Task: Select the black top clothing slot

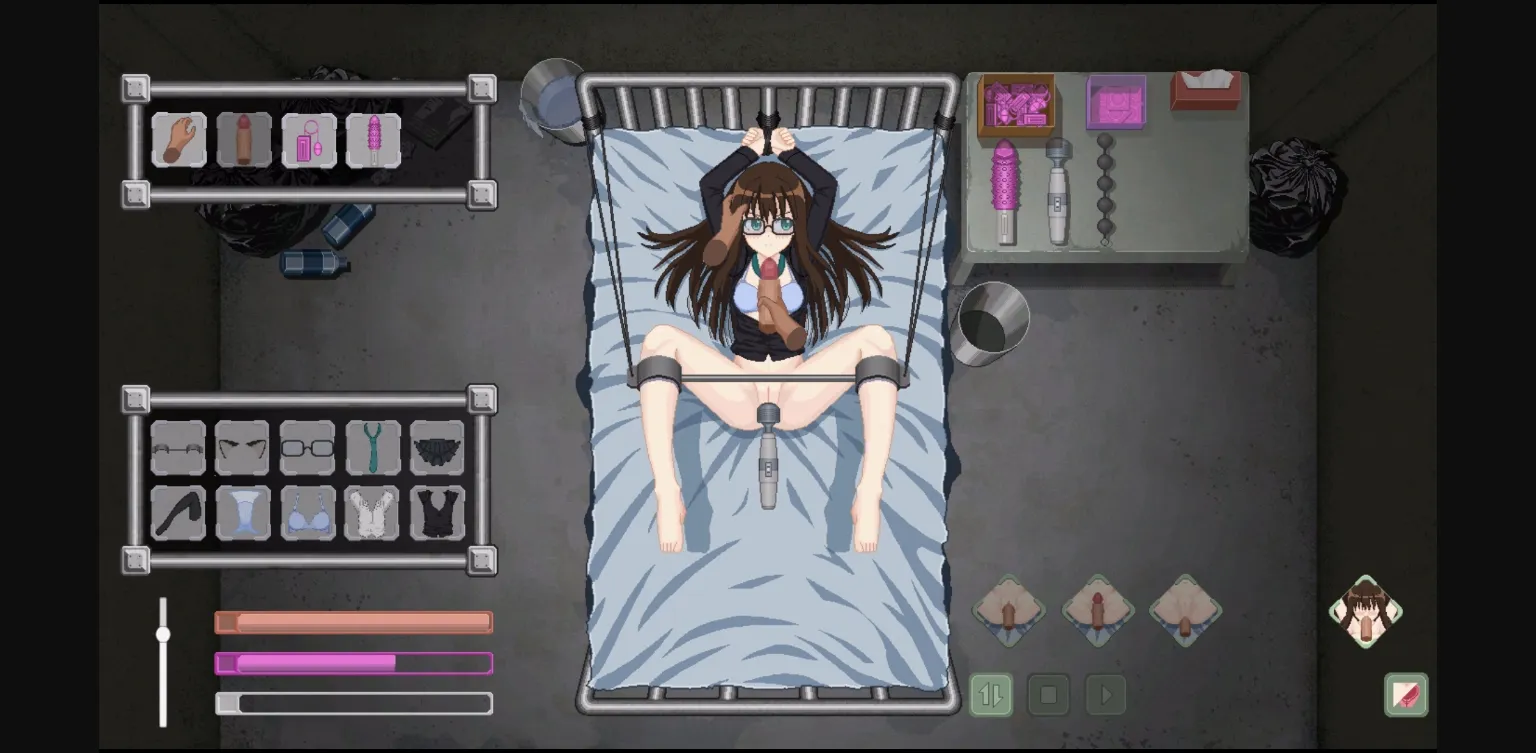Action: click(x=438, y=511)
